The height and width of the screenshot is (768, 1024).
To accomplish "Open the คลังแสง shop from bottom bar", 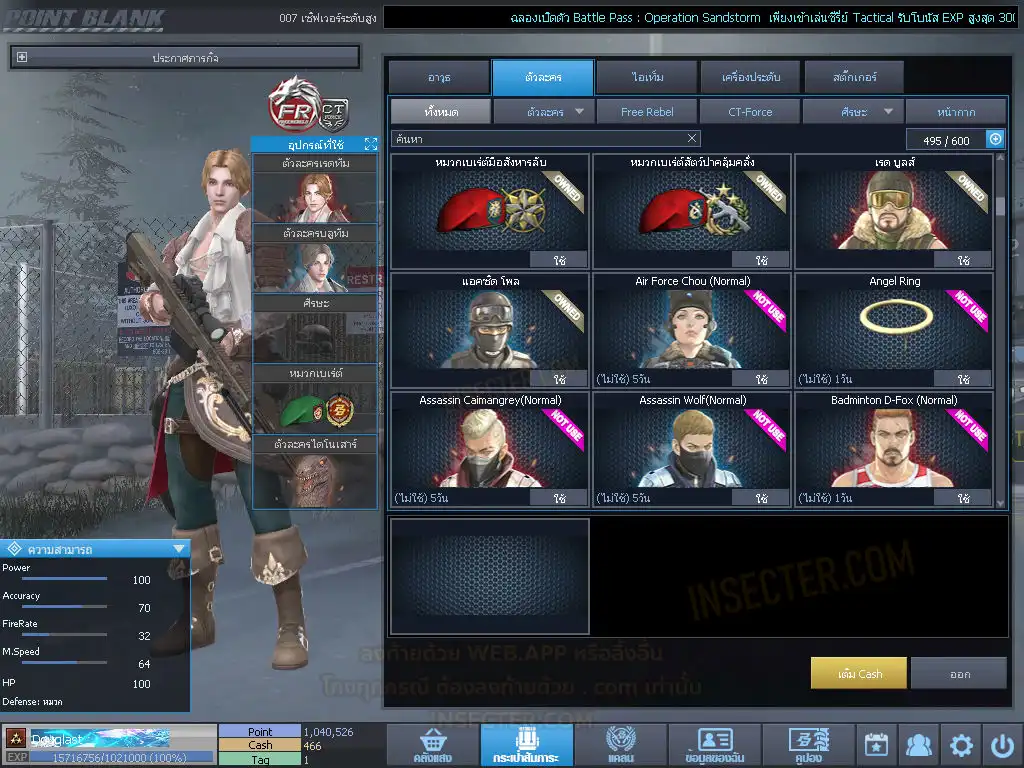I will click(x=431, y=746).
